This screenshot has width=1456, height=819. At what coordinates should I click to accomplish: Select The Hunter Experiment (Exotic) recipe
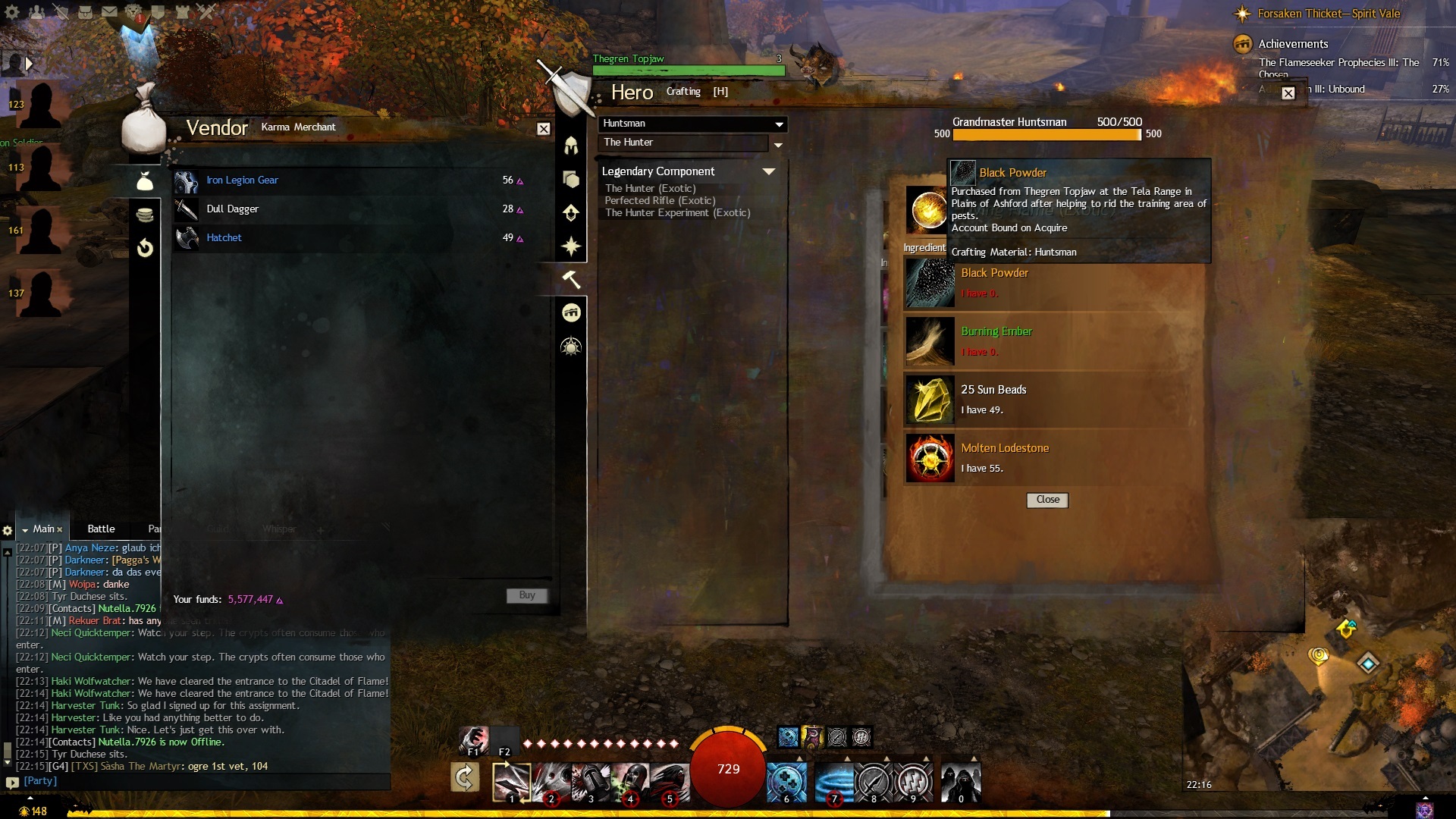(x=677, y=213)
